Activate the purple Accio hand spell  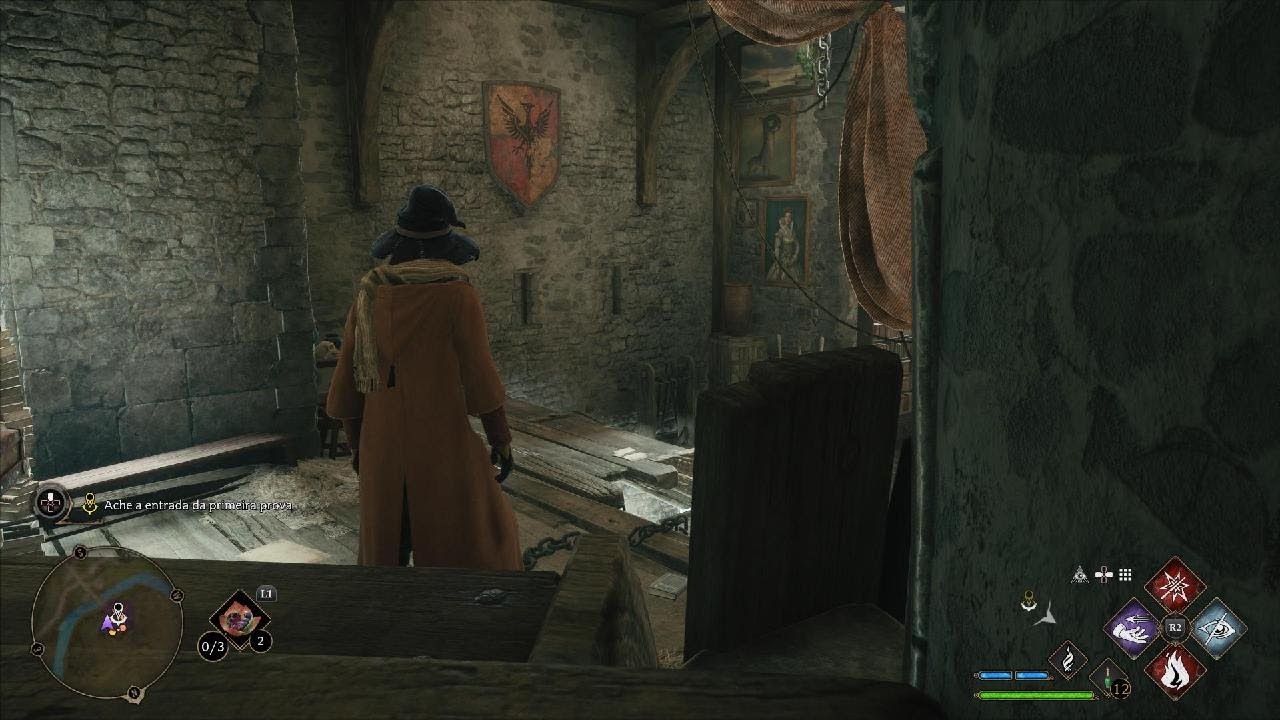(1132, 628)
